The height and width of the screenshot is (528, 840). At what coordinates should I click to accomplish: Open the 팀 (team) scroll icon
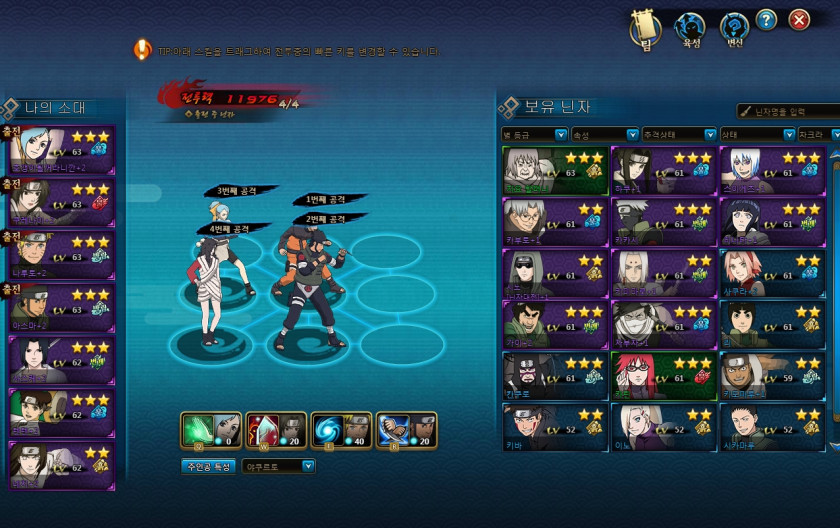point(646,28)
